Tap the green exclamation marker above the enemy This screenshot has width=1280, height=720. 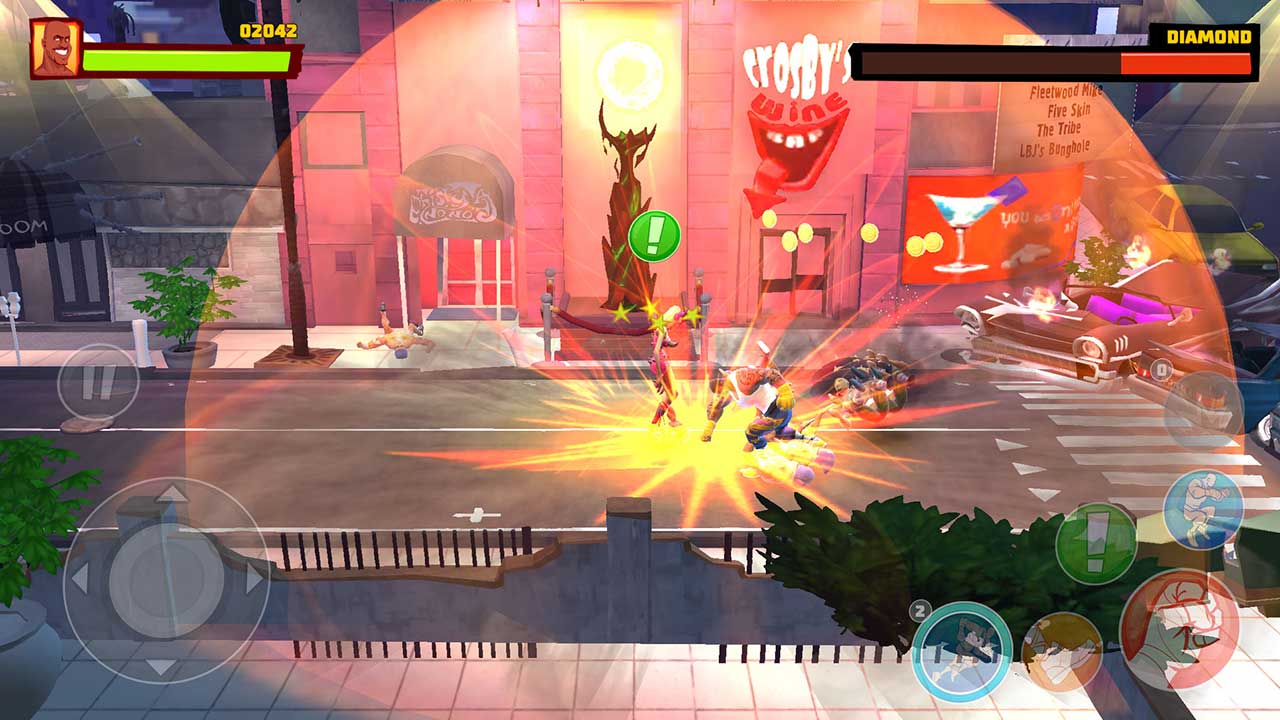click(x=655, y=237)
